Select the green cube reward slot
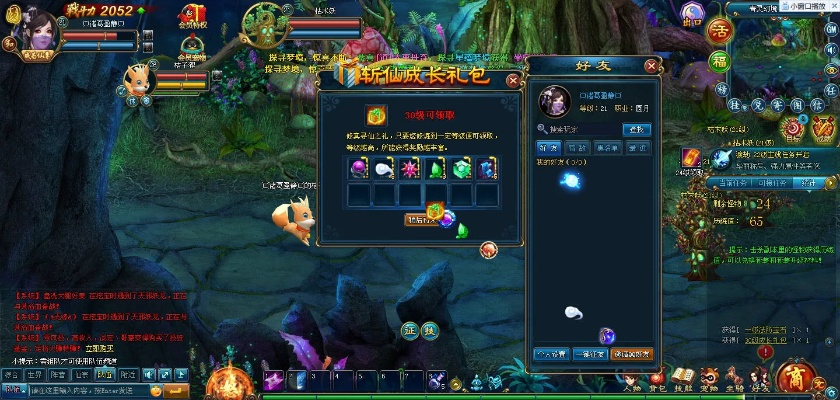Screen dimensions: 840x400 tap(461, 169)
